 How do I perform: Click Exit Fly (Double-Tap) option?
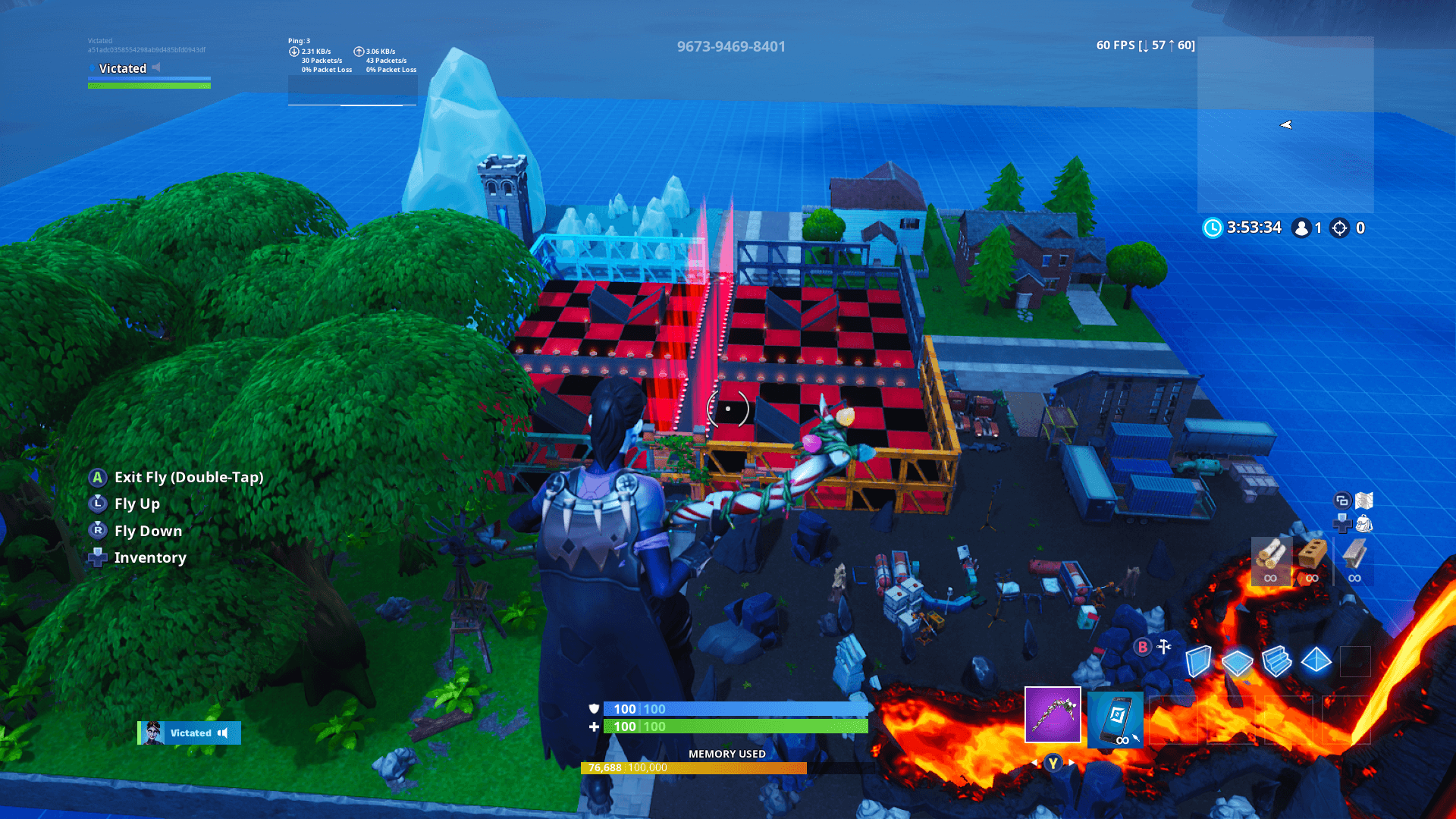coord(188,478)
